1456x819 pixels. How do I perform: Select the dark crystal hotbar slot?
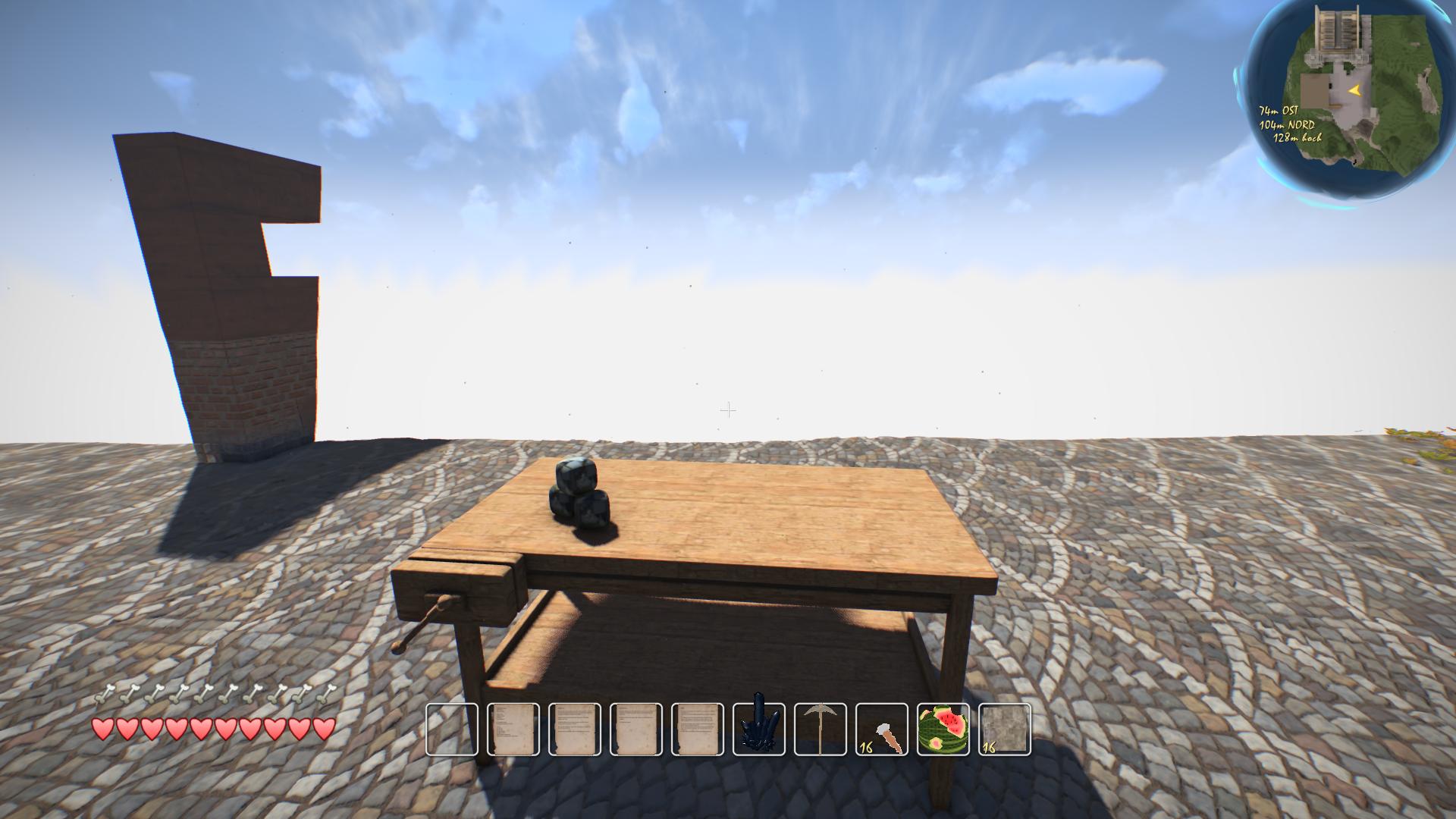point(759,729)
